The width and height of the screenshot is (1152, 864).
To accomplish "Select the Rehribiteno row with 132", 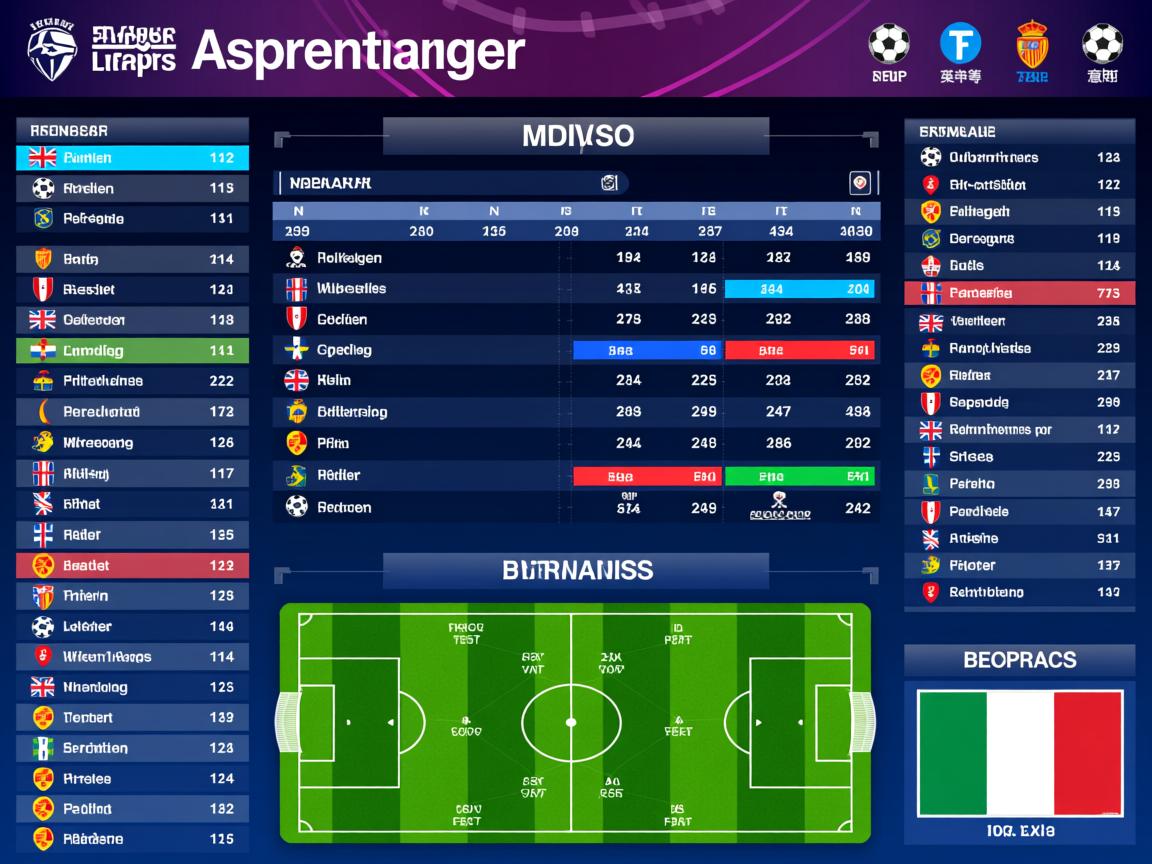I will click(1019, 592).
